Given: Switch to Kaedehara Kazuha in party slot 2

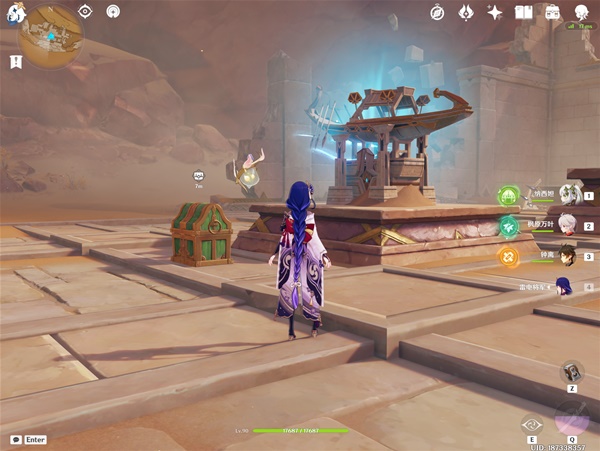Looking at the screenshot, I should click(x=568, y=225).
